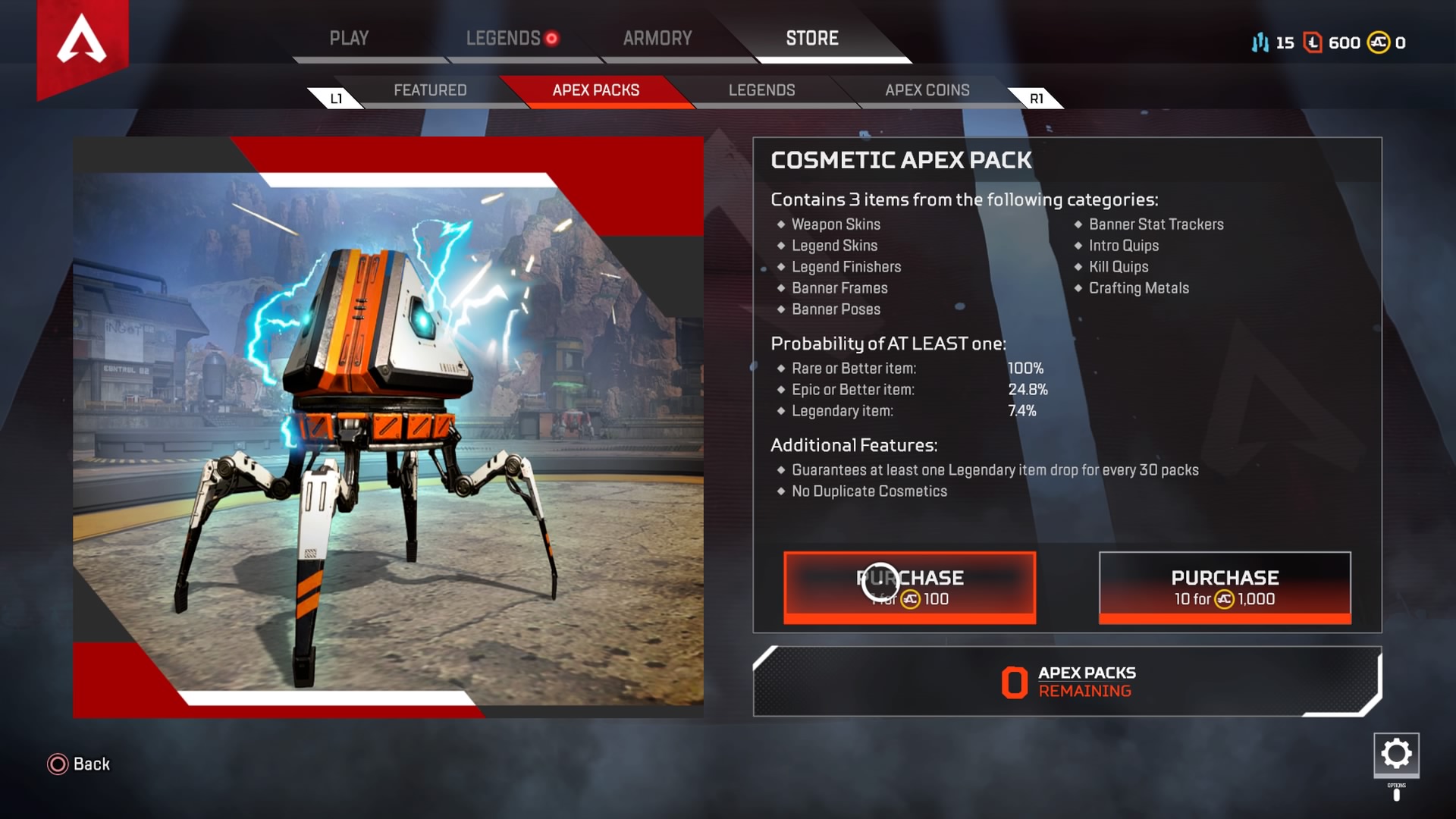The height and width of the screenshot is (819, 1456).
Task: Select the Store tab
Action: pos(812,38)
